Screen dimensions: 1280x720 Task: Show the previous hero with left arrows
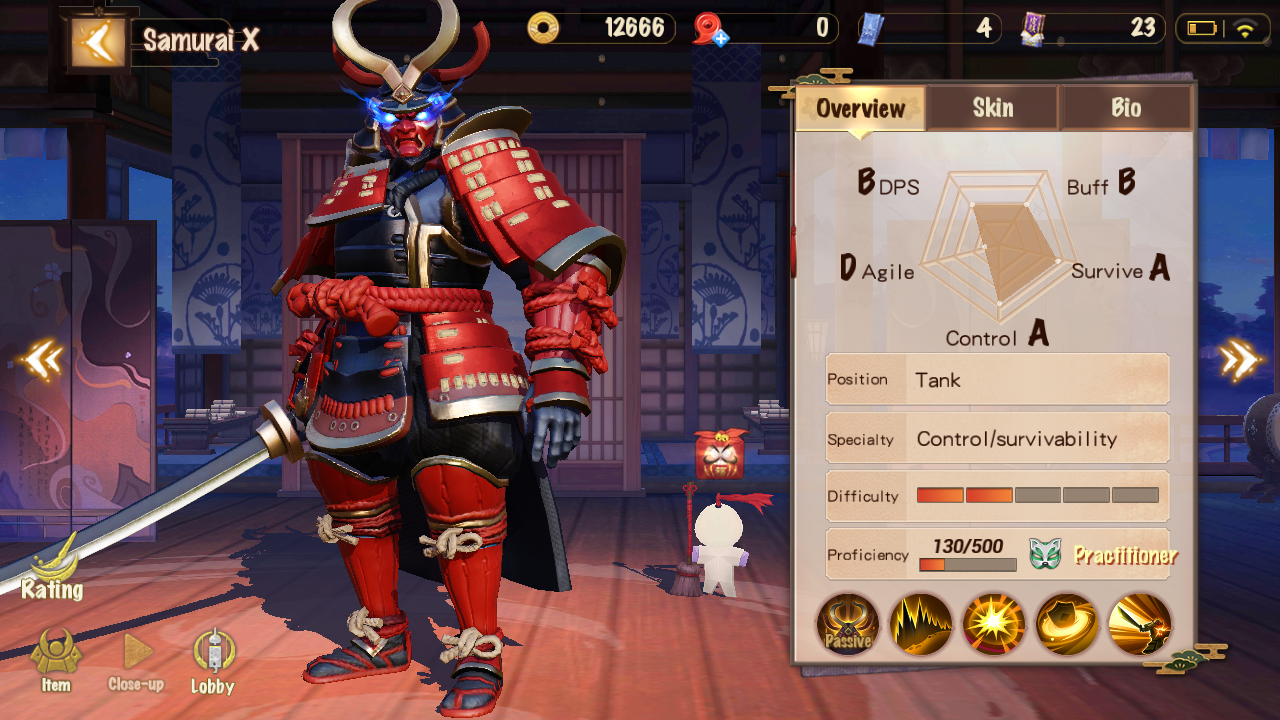[43, 360]
